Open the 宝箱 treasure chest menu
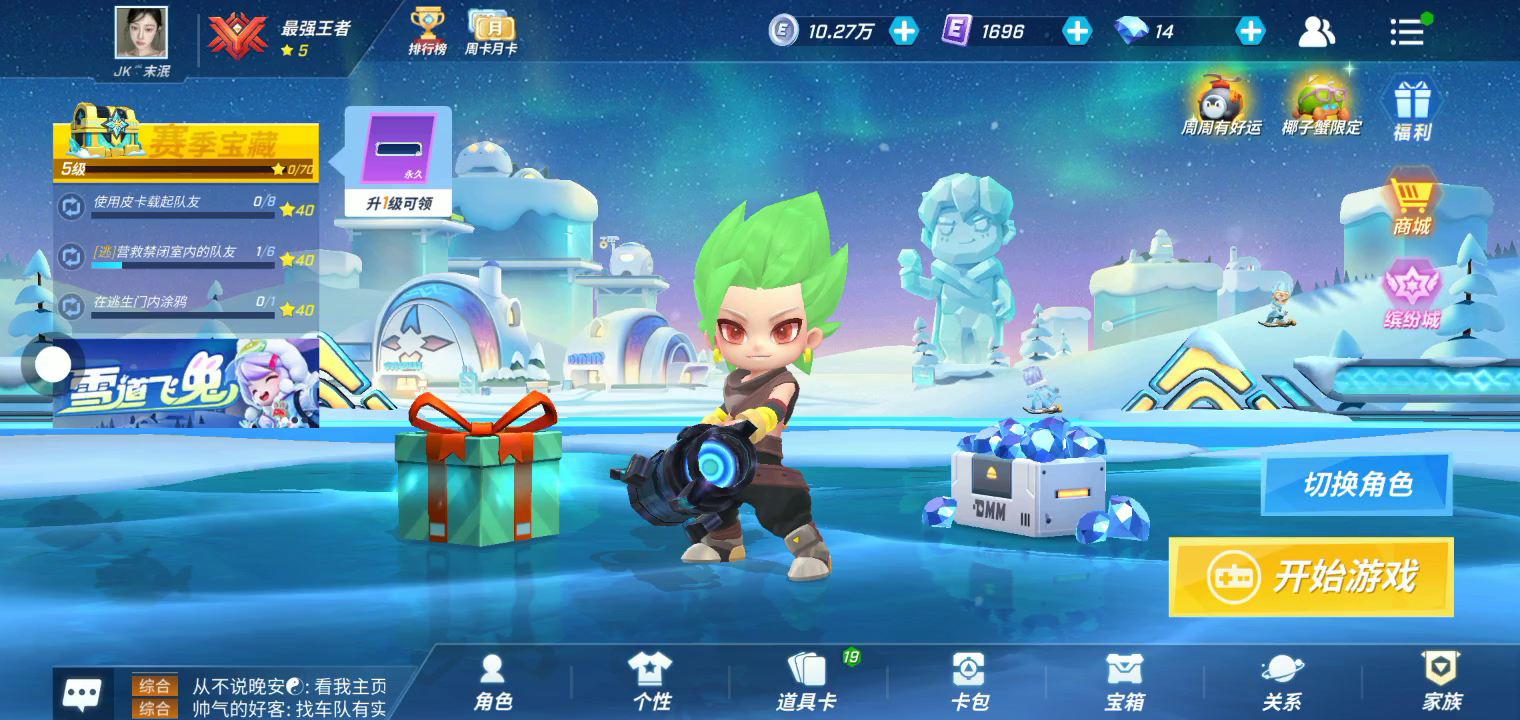The width and height of the screenshot is (1520, 720). tap(1124, 683)
